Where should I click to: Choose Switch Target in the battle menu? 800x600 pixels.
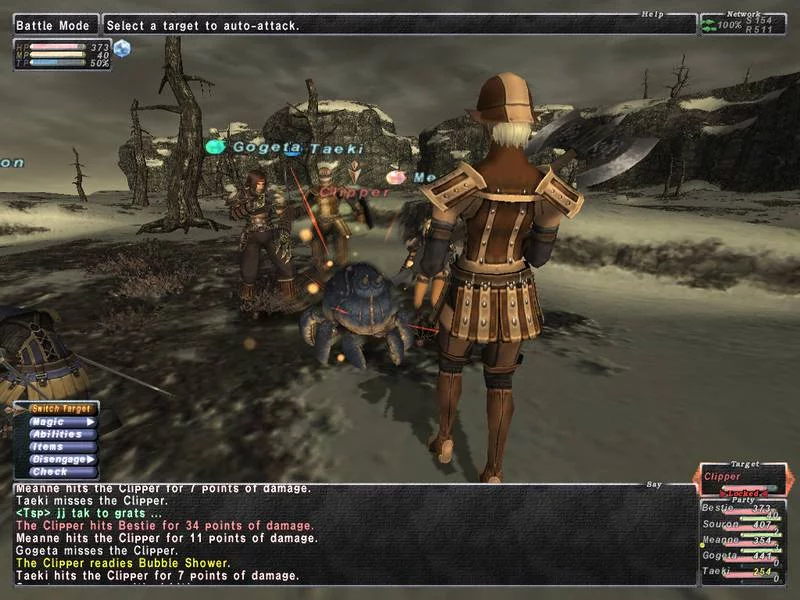coord(61,409)
